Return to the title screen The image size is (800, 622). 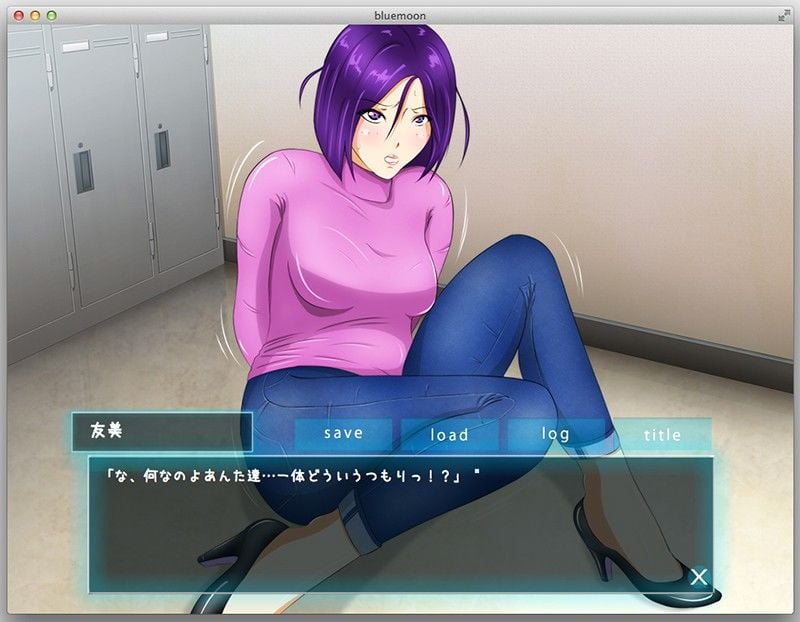pos(662,434)
